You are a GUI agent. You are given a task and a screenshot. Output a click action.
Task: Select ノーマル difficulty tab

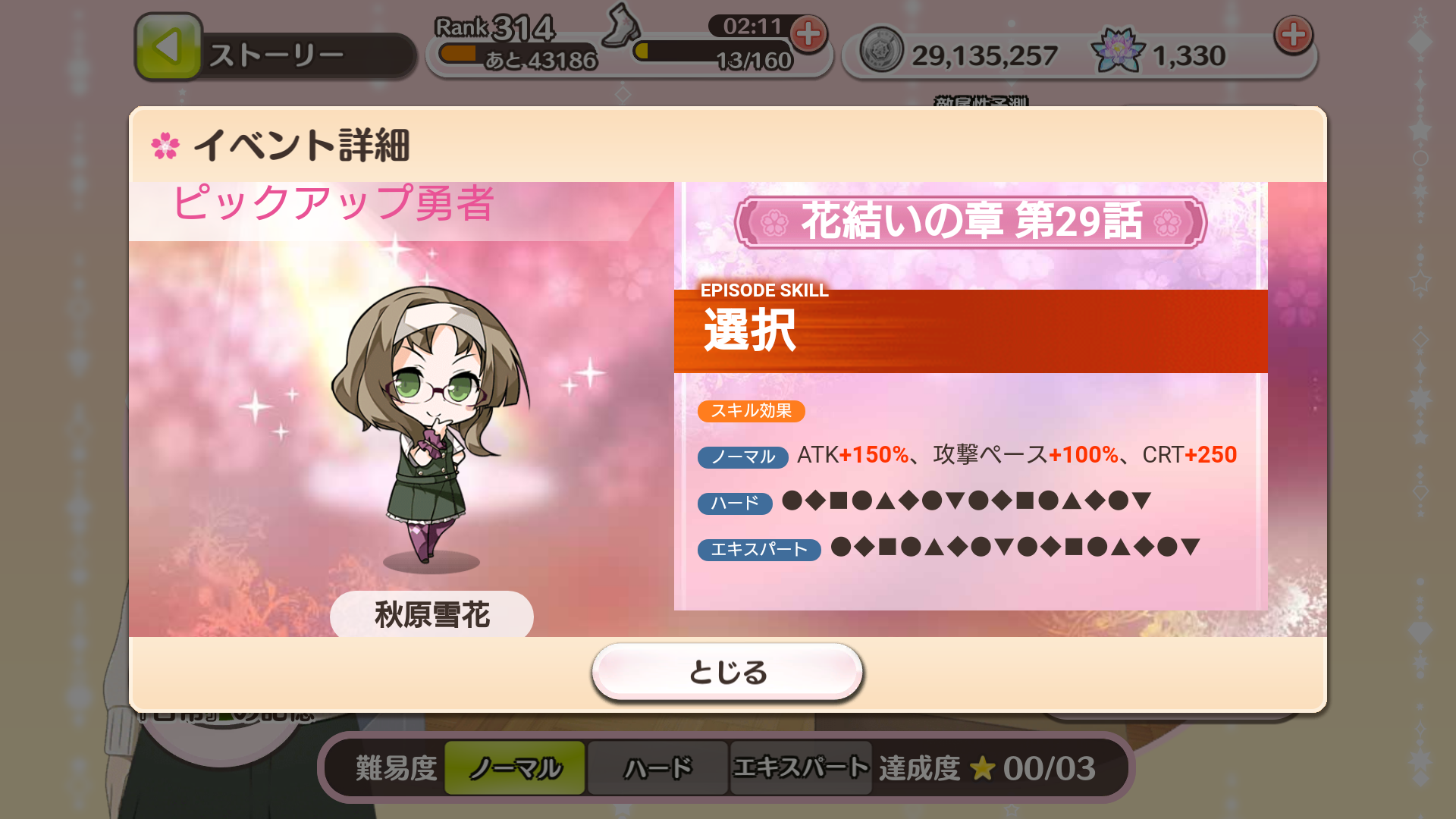click(515, 768)
